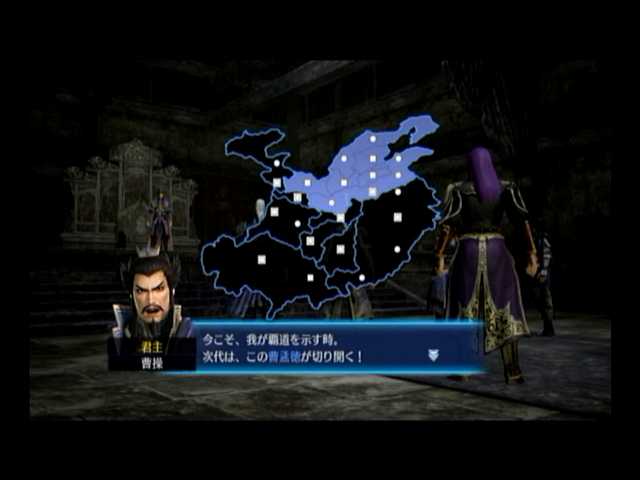The image size is (640, 480).
Task: Advance Cao Cao's dialogue text box
Action: (x=310, y=346)
